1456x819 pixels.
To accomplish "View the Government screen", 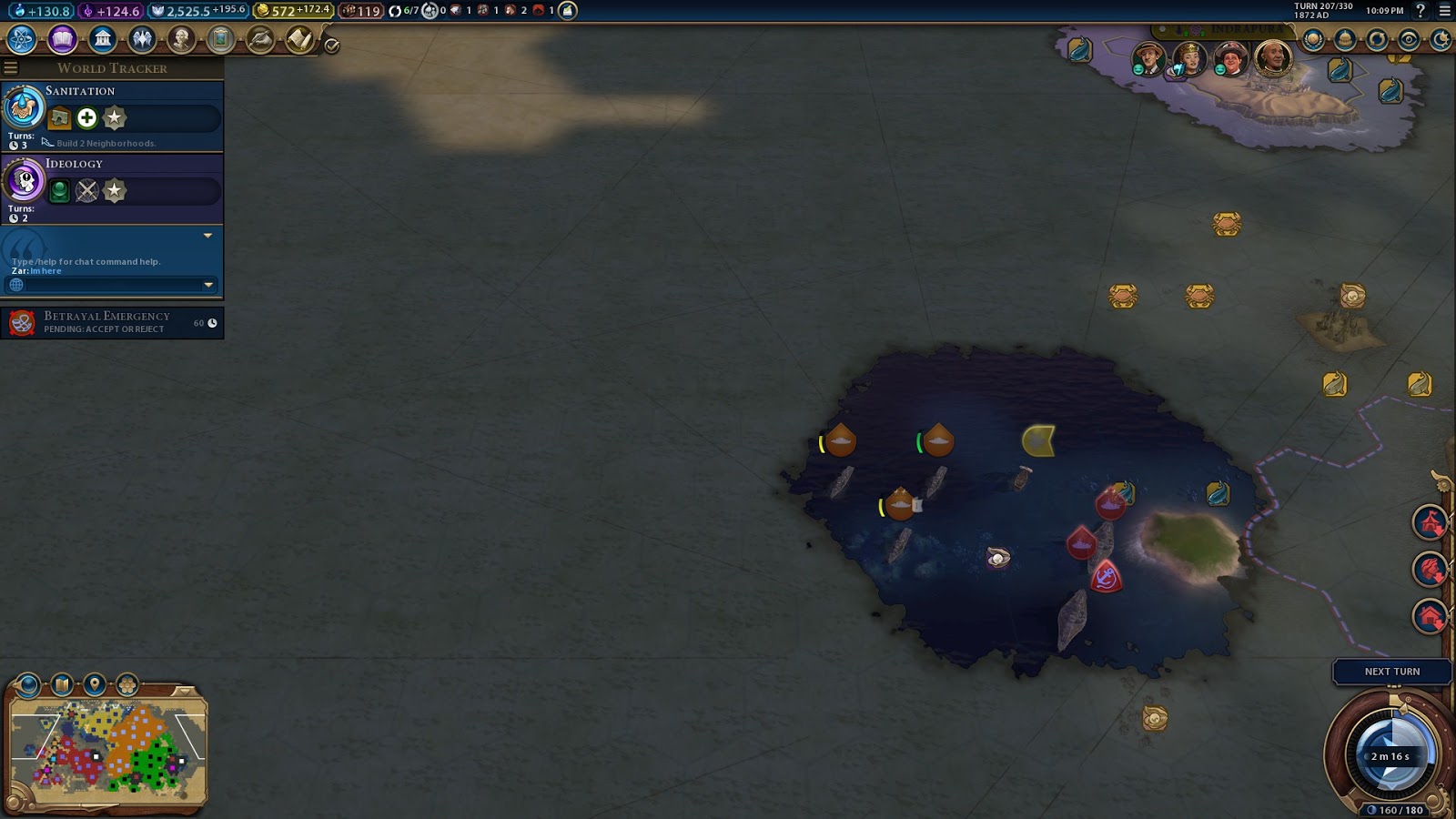I will pos(102,39).
